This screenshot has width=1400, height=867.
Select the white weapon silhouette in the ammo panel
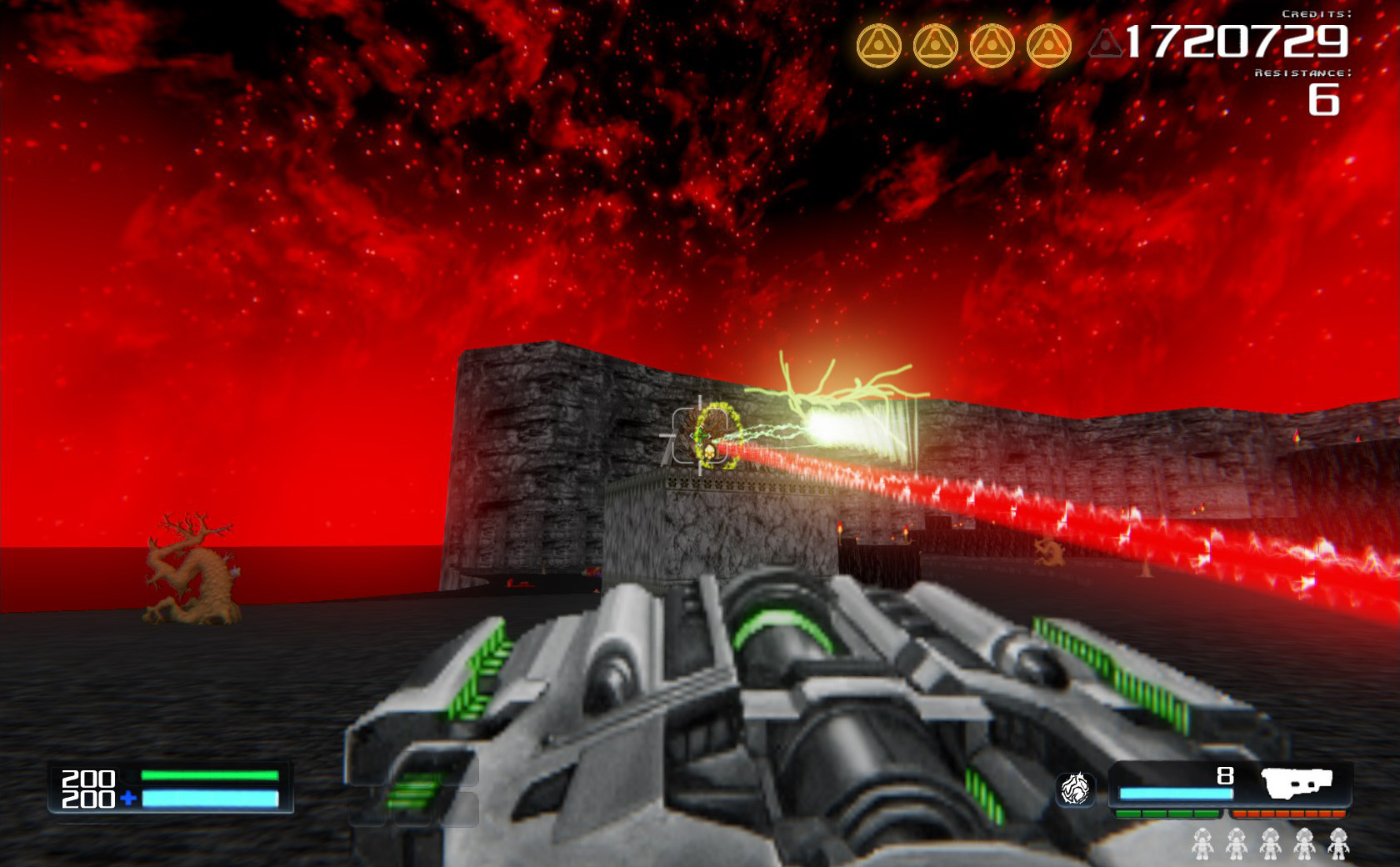coord(1297,782)
